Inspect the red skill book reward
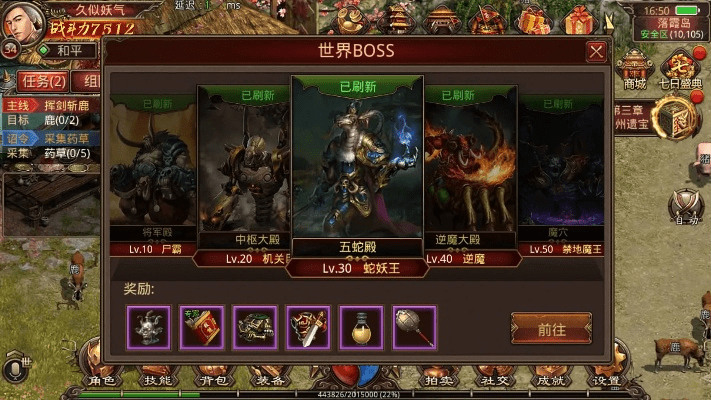 (x=201, y=327)
